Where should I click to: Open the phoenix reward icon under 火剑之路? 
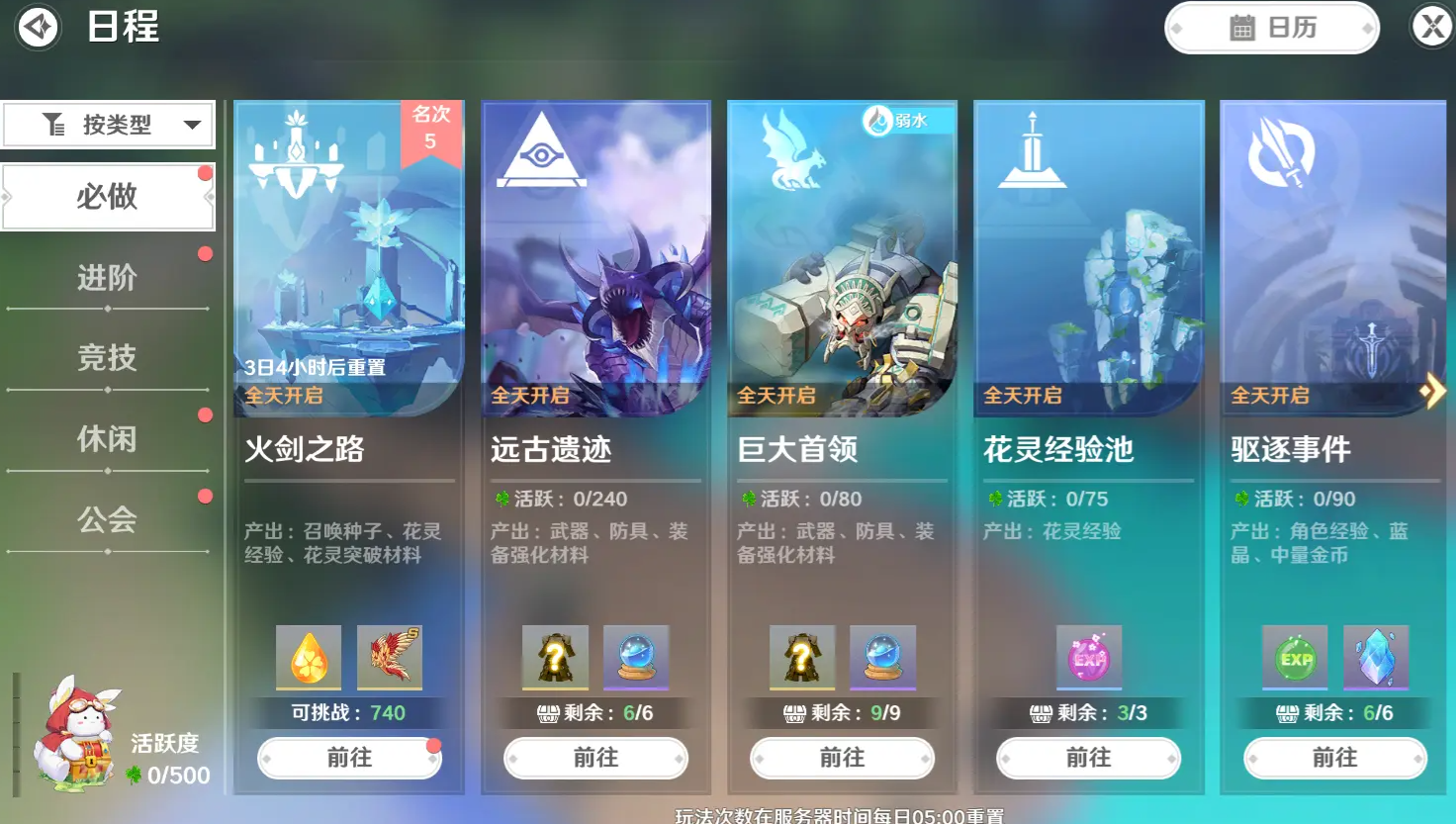tap(389, 657)
